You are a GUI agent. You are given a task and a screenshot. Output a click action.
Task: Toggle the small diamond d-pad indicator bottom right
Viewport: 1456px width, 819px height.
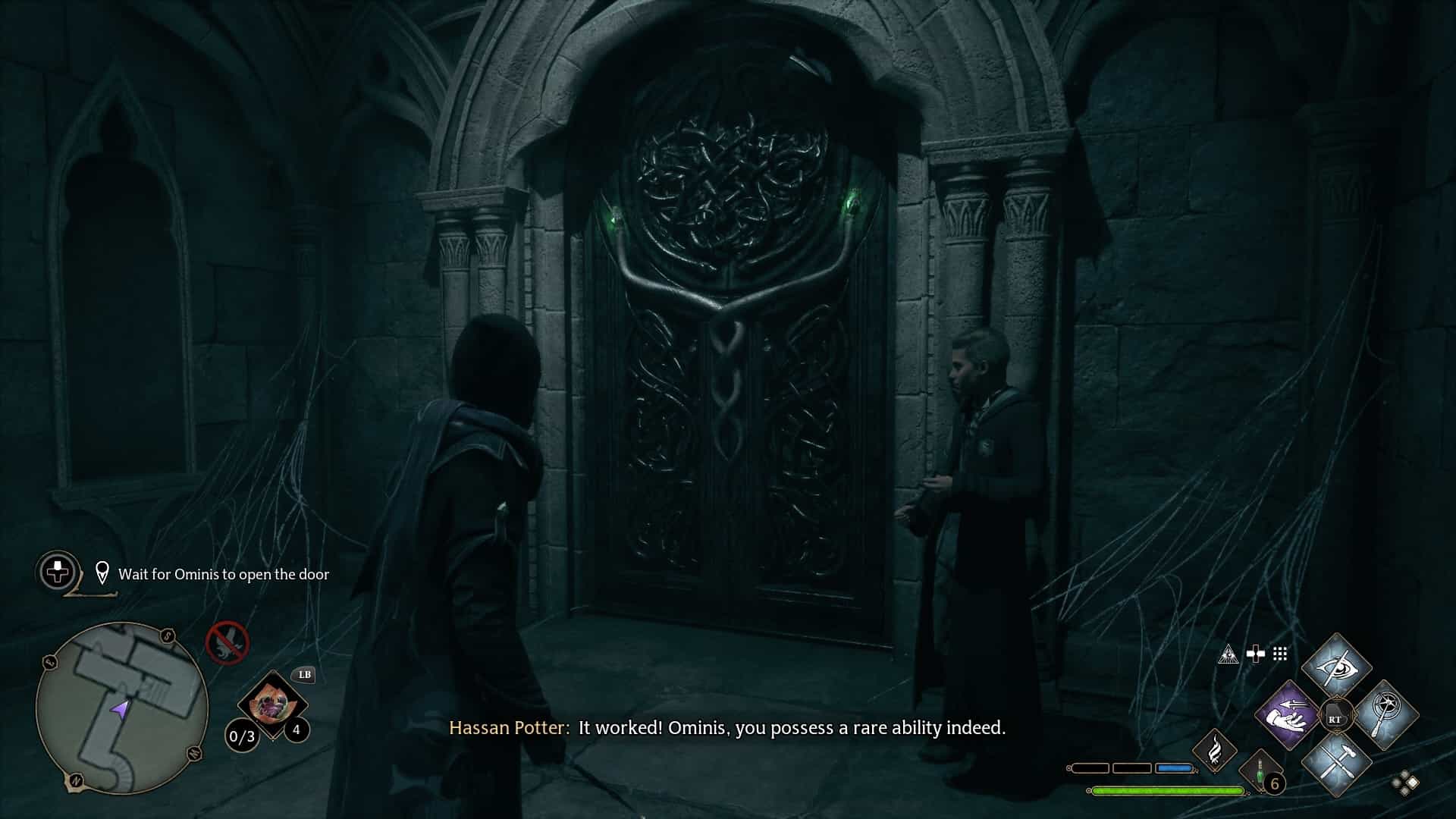[1404, 783]
